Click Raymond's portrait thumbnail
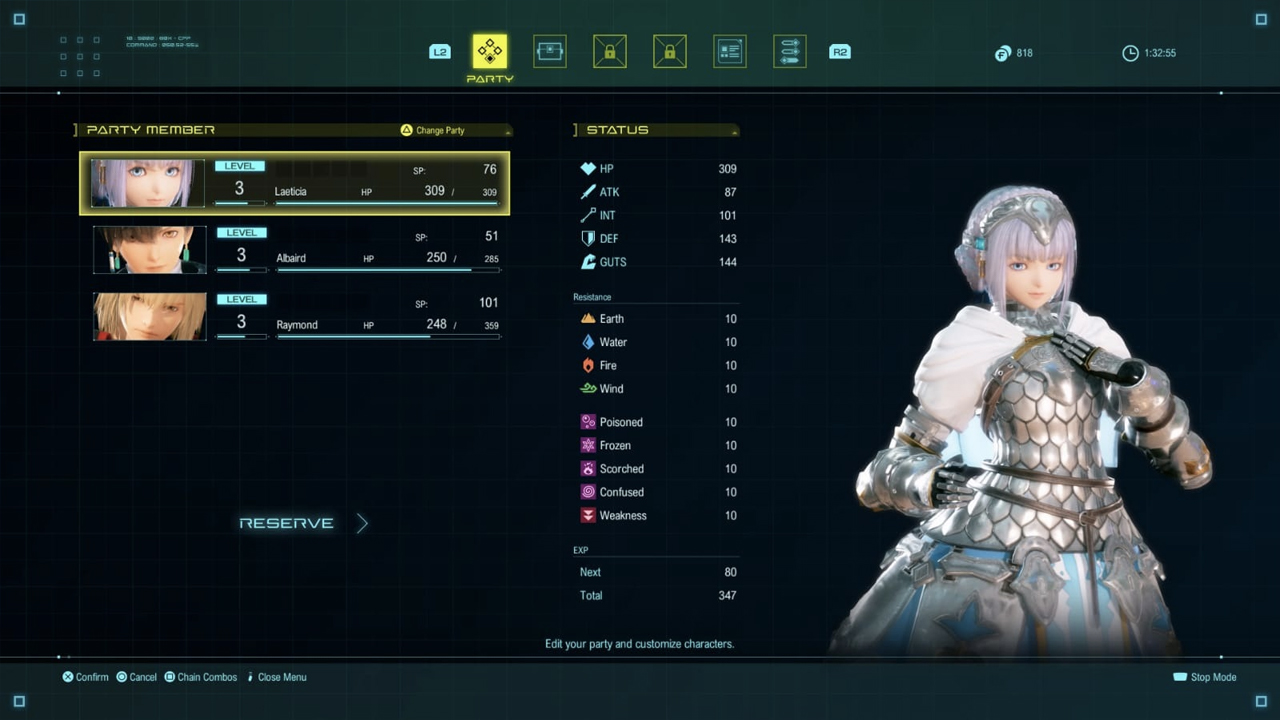The height and width of the screenshot is (720, 1280). click(x=150, y=316)
